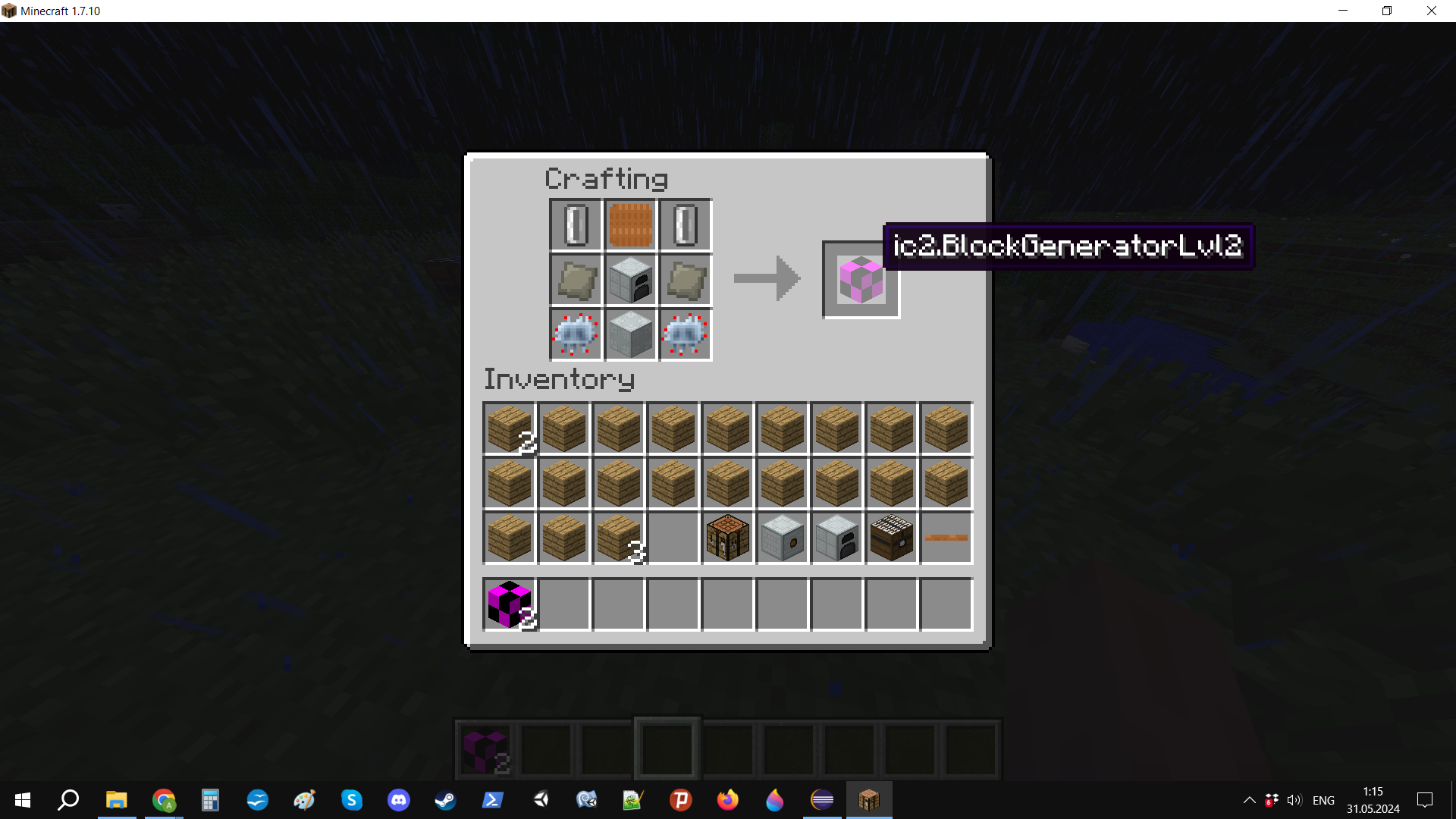Choose the grey machine with round hole in the inventory

pos(782,538)
